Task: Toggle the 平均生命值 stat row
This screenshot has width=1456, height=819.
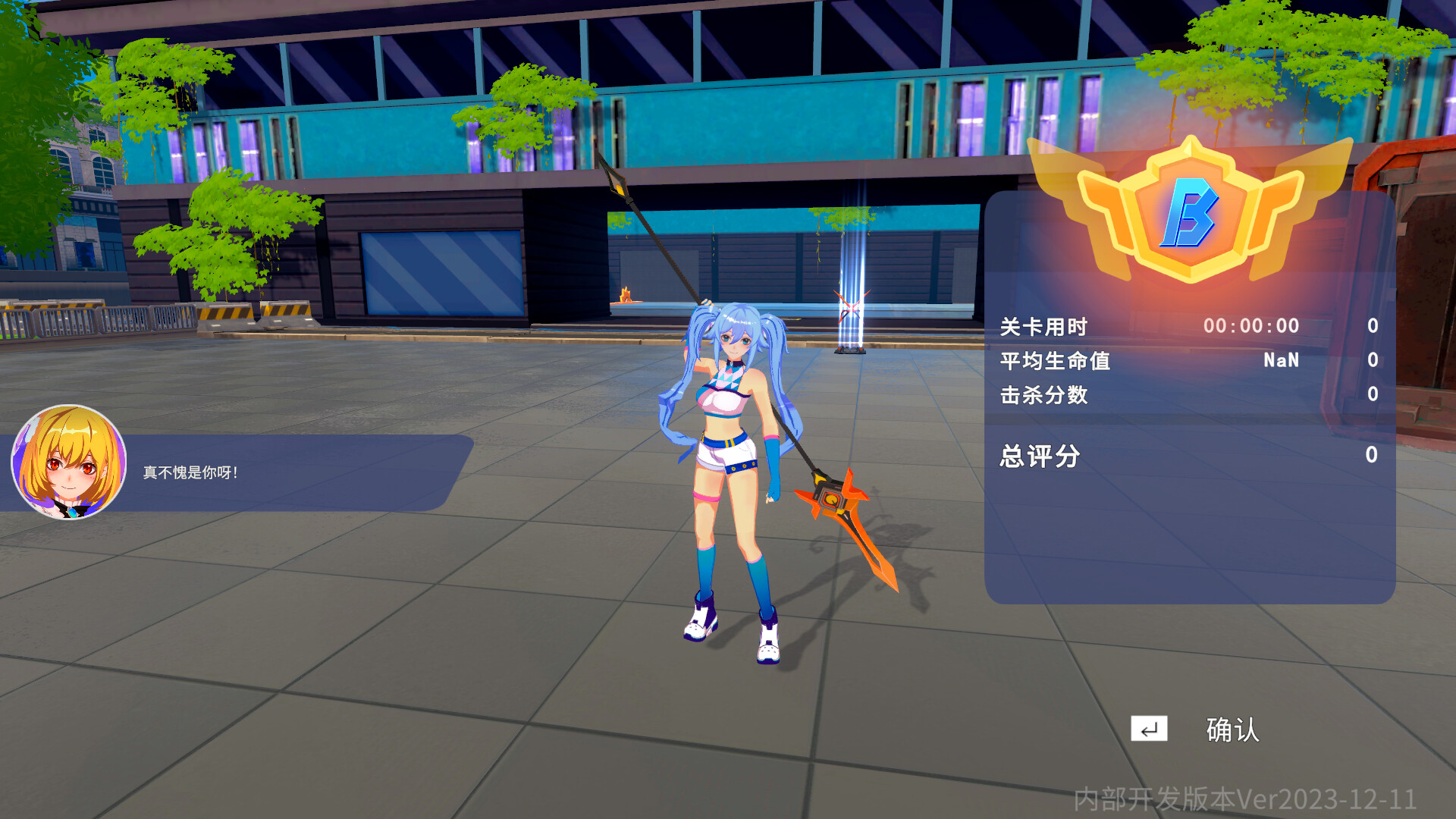Action: point(1056,362)
